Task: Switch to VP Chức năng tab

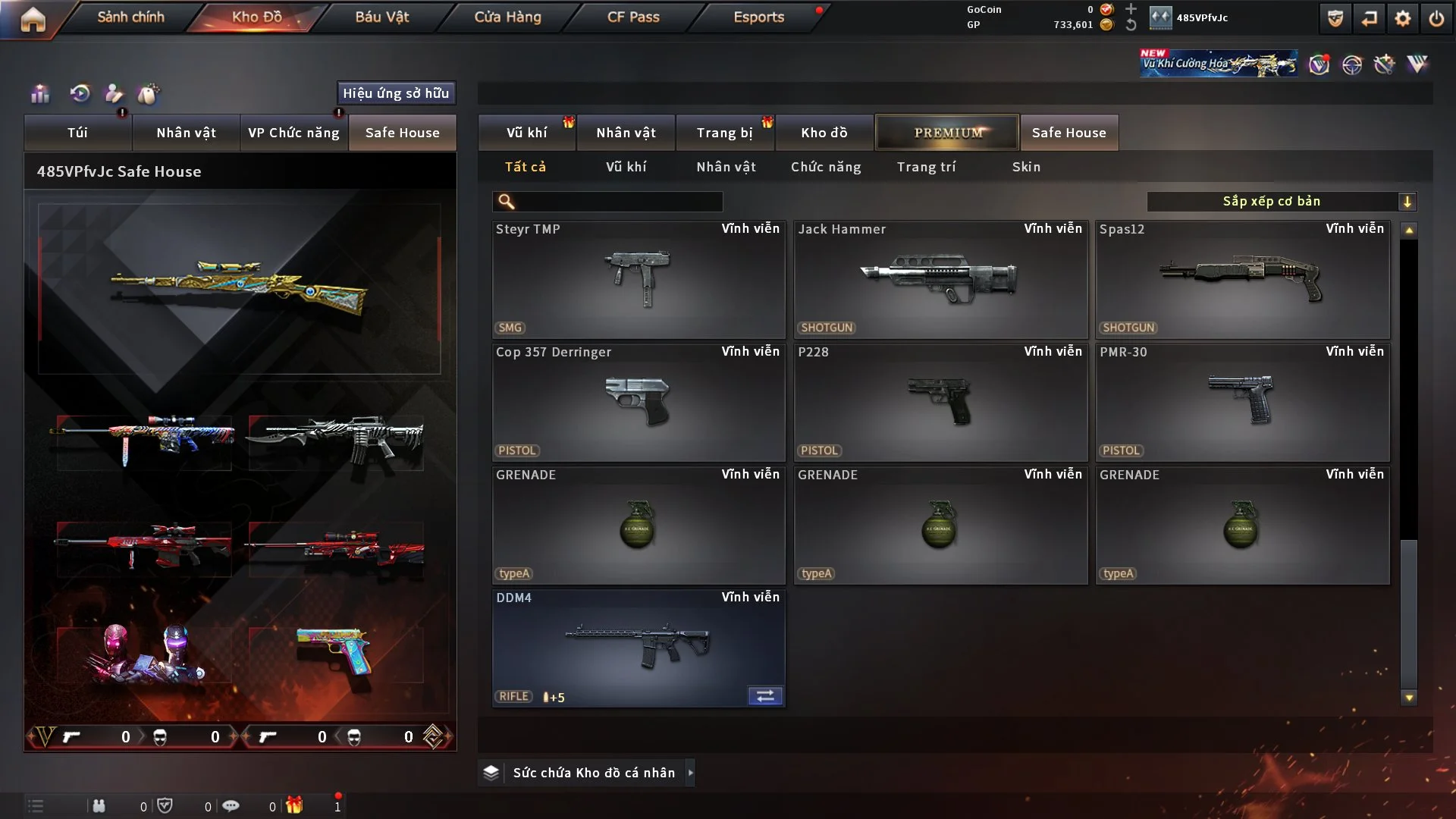Action: [x=293, y=133]
